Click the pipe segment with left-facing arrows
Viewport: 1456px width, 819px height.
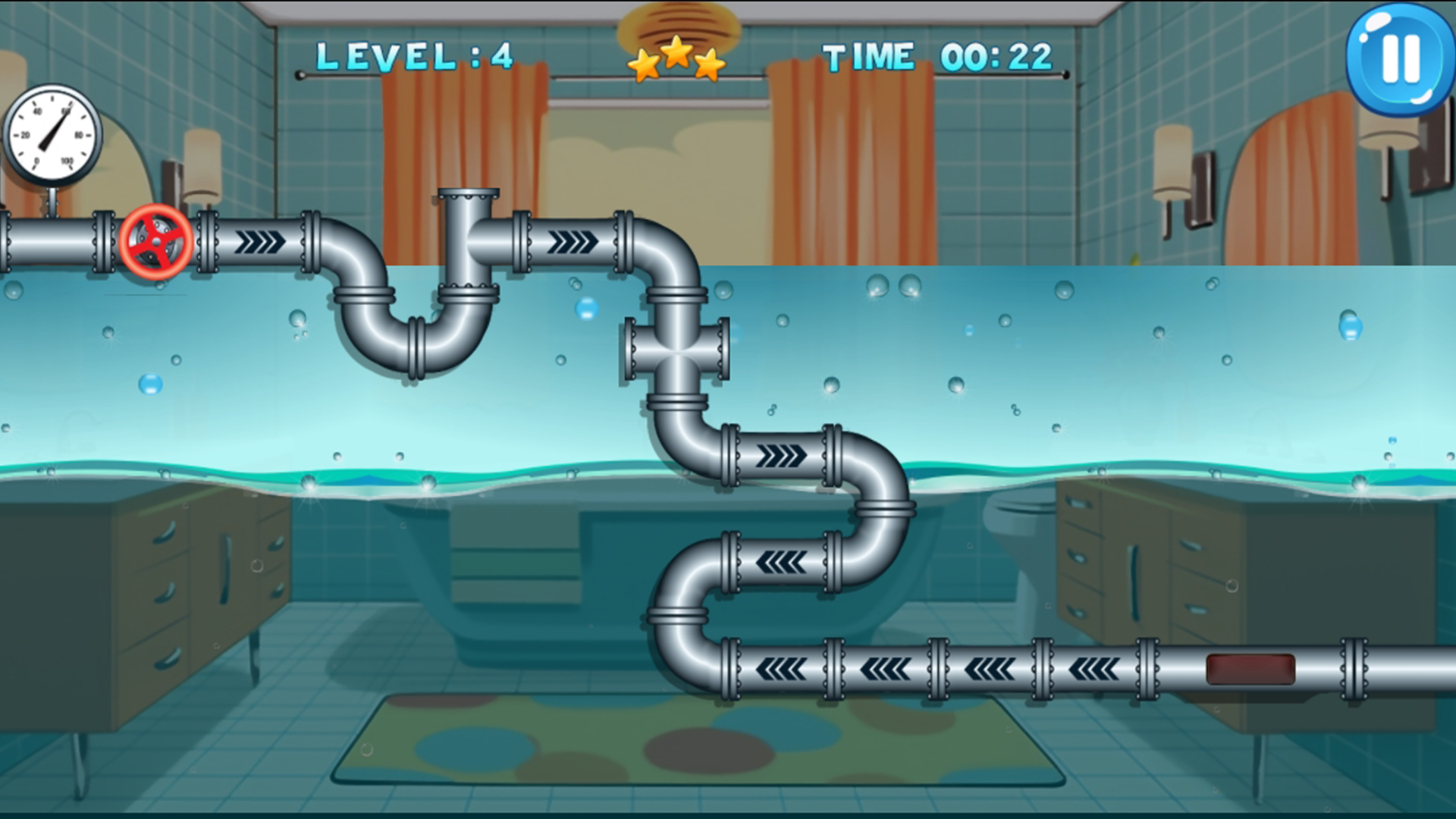click(781, 561)
